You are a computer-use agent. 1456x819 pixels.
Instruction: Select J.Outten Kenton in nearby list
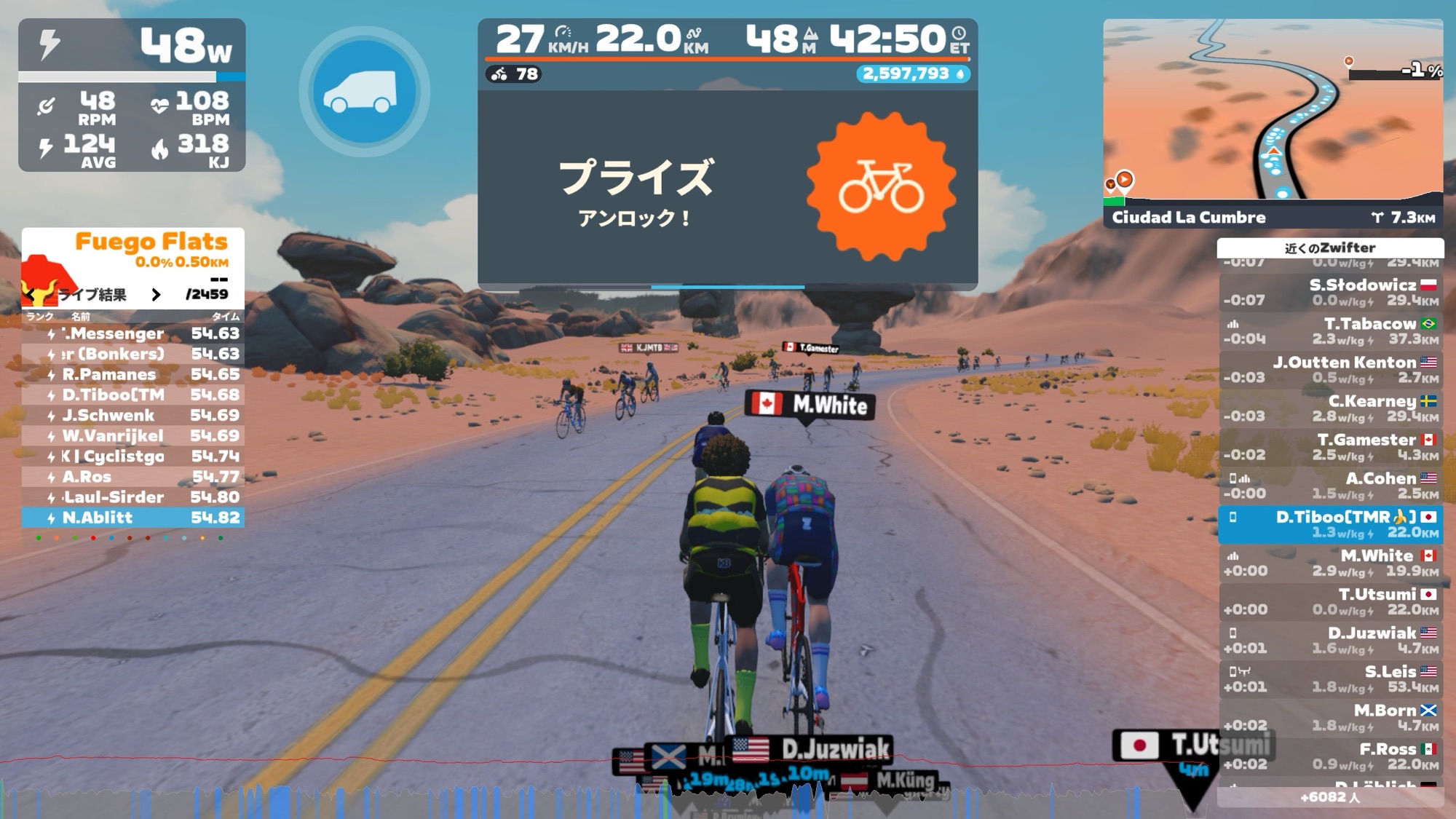(1330, 370)
